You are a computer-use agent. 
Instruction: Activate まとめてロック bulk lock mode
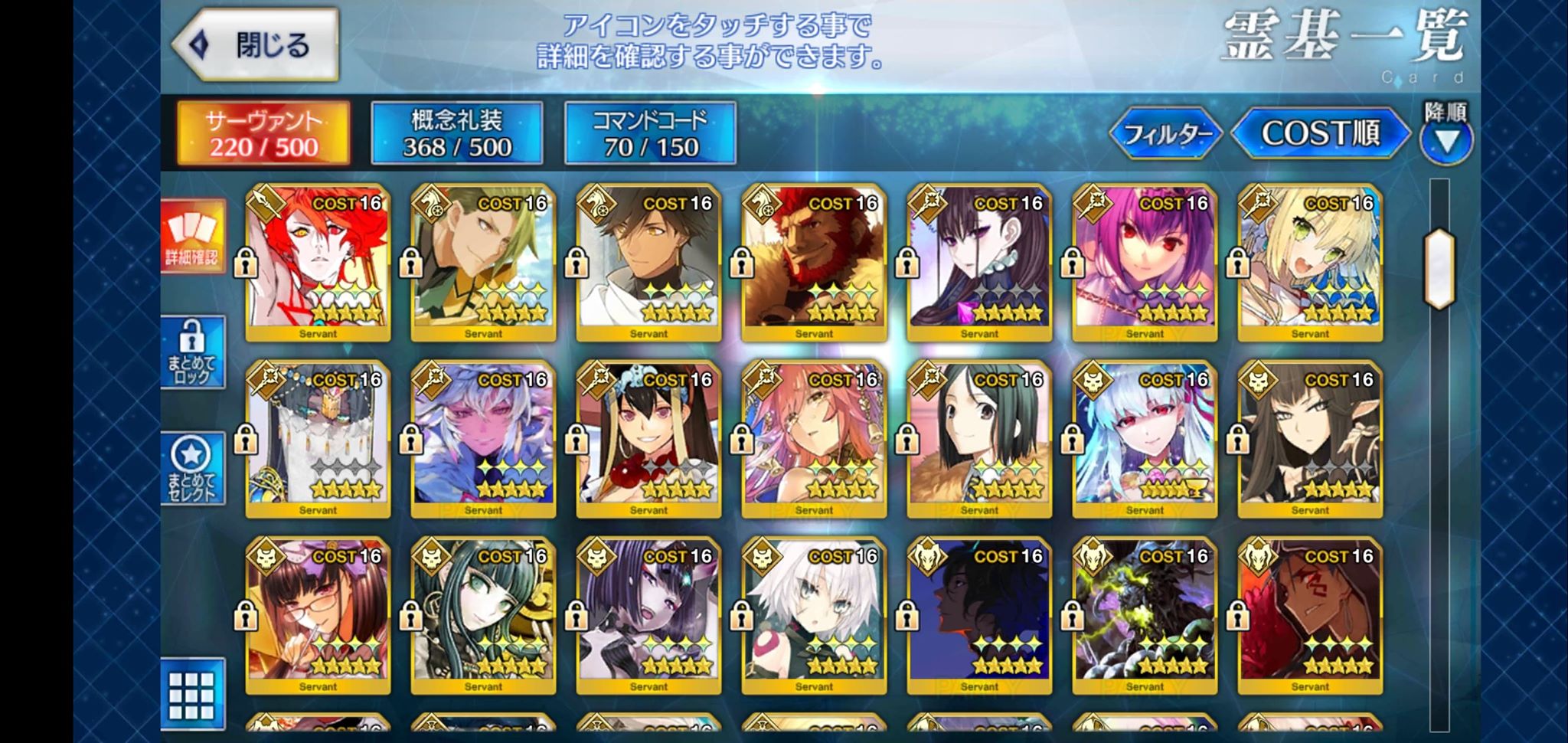pos(192,352)
